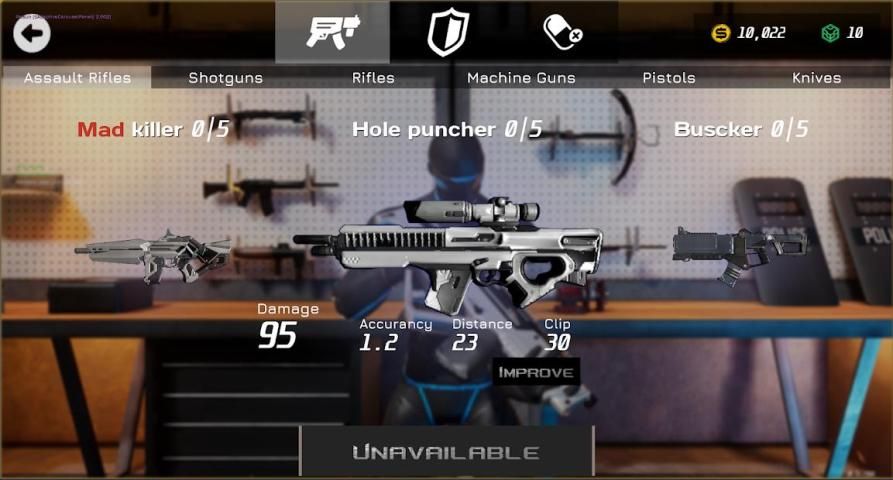The image size is (893, 480).
Task: Show the Rifles category
Action: pos(373,78)
